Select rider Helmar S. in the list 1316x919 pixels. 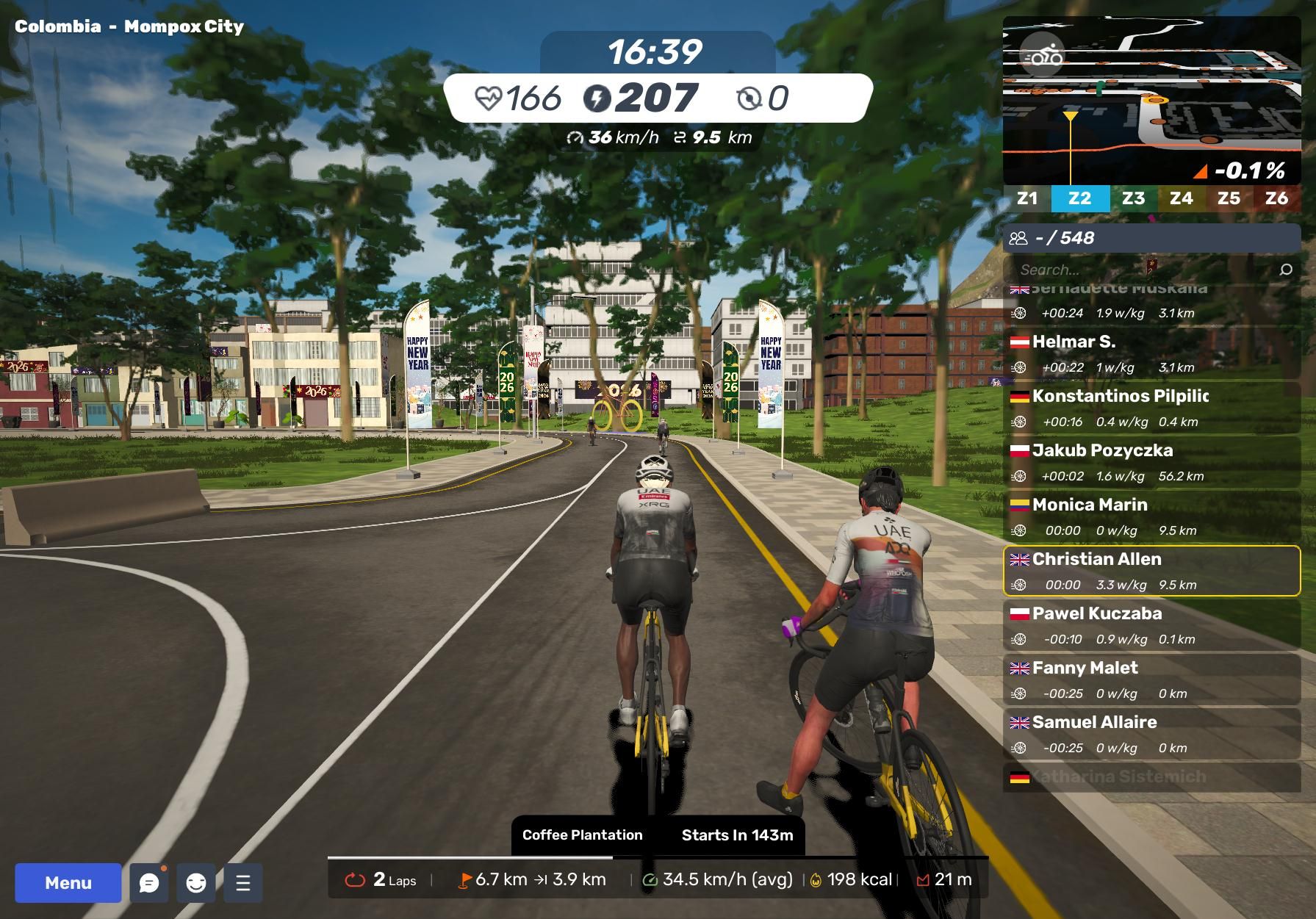[1151, 353]
